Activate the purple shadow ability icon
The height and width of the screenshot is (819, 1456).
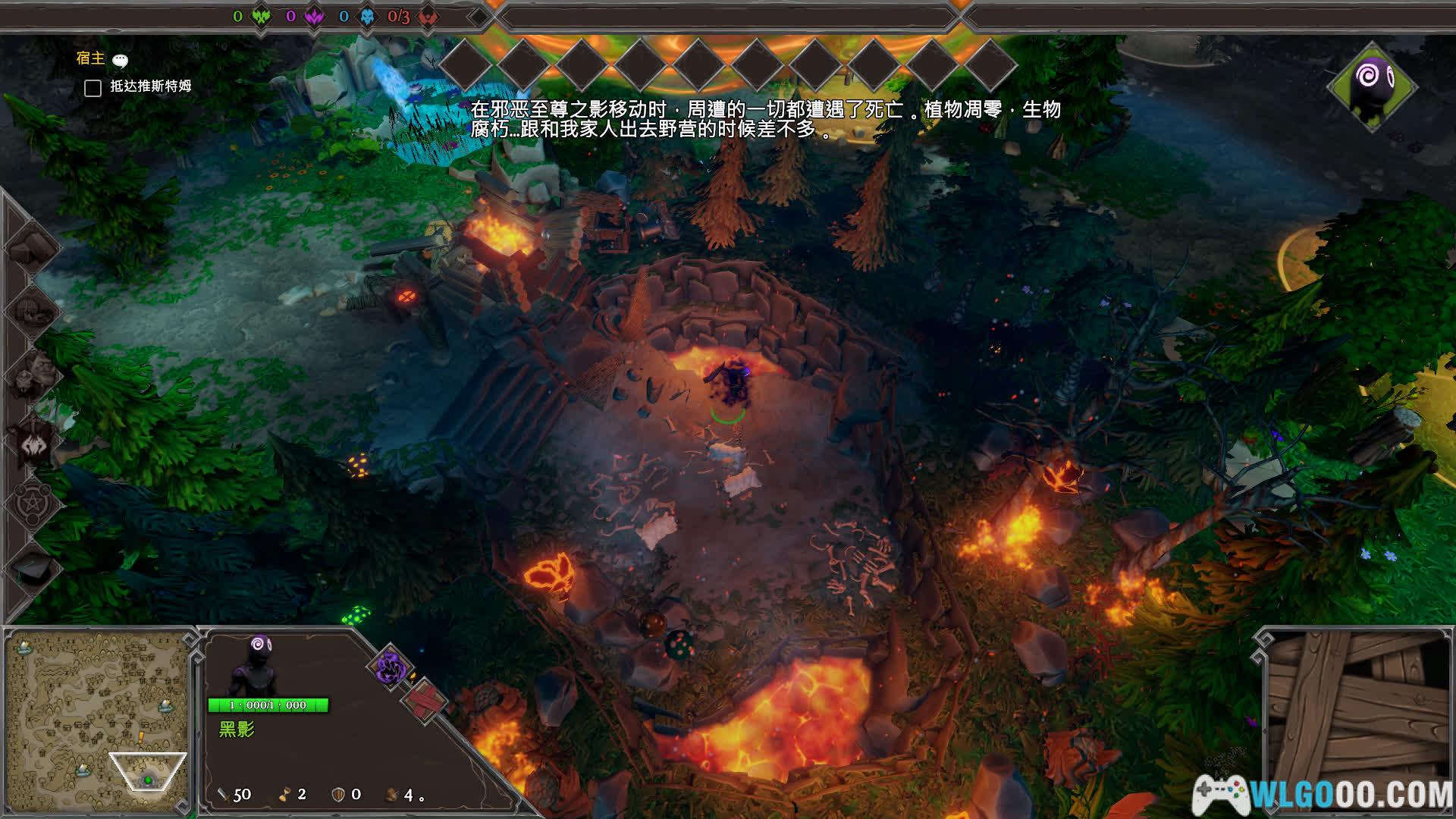pyautogui.click(x=391, y=667)
